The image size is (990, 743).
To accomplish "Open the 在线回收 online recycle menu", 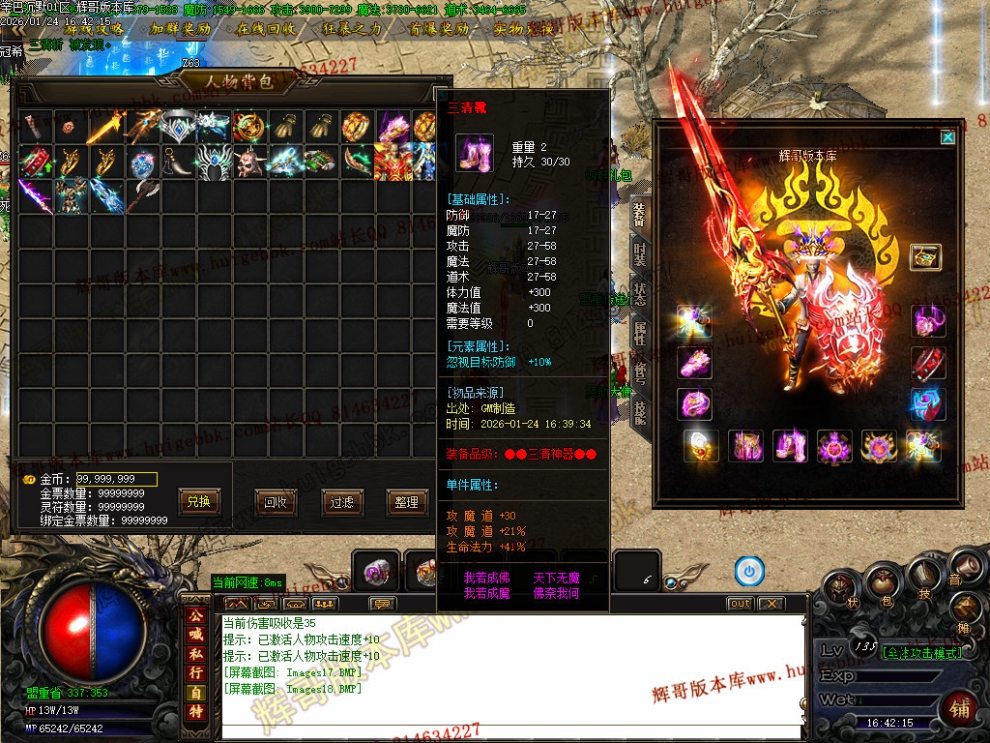I will (x=266, y=29).
